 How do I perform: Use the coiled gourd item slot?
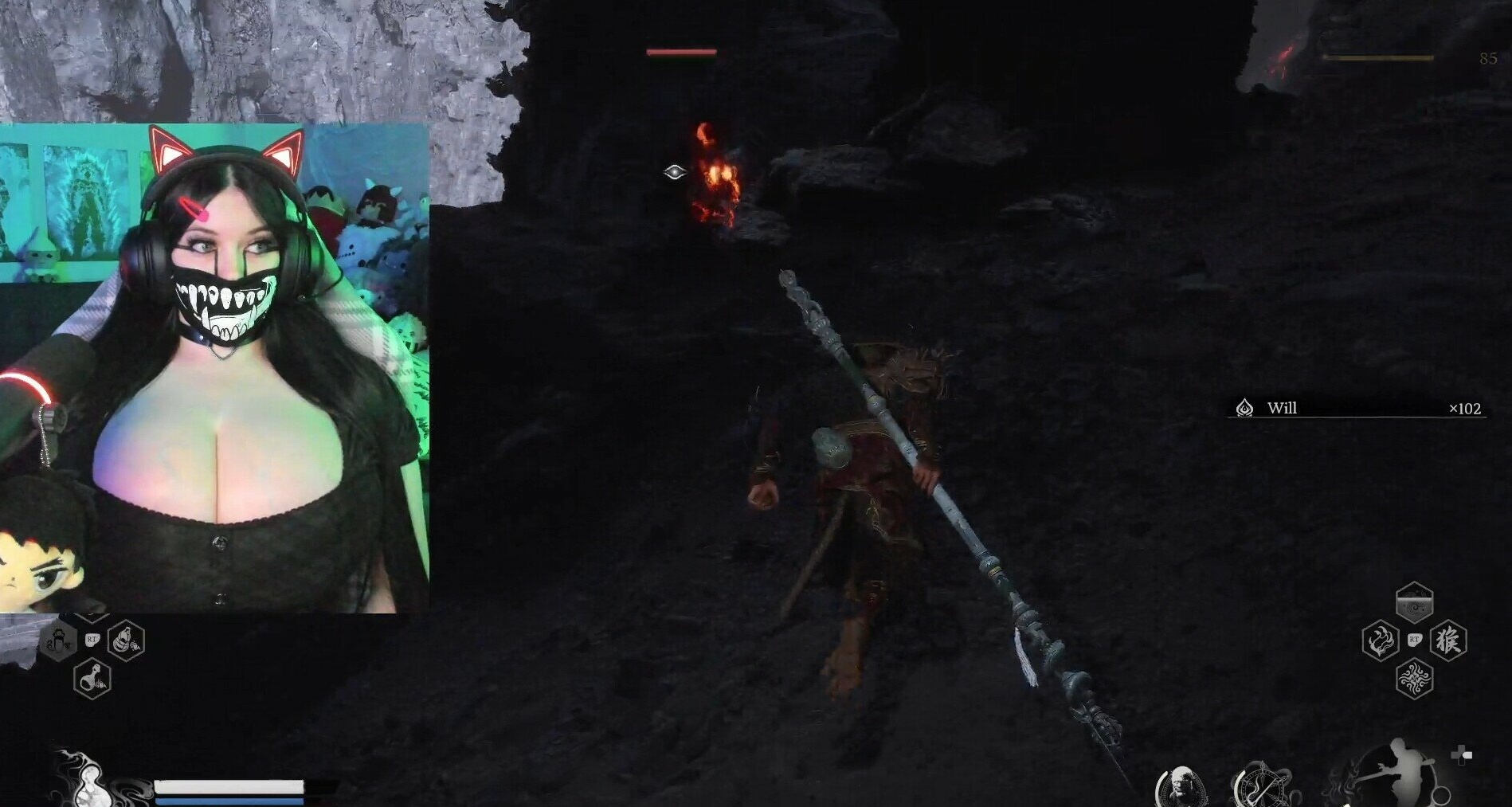[126, 640]
